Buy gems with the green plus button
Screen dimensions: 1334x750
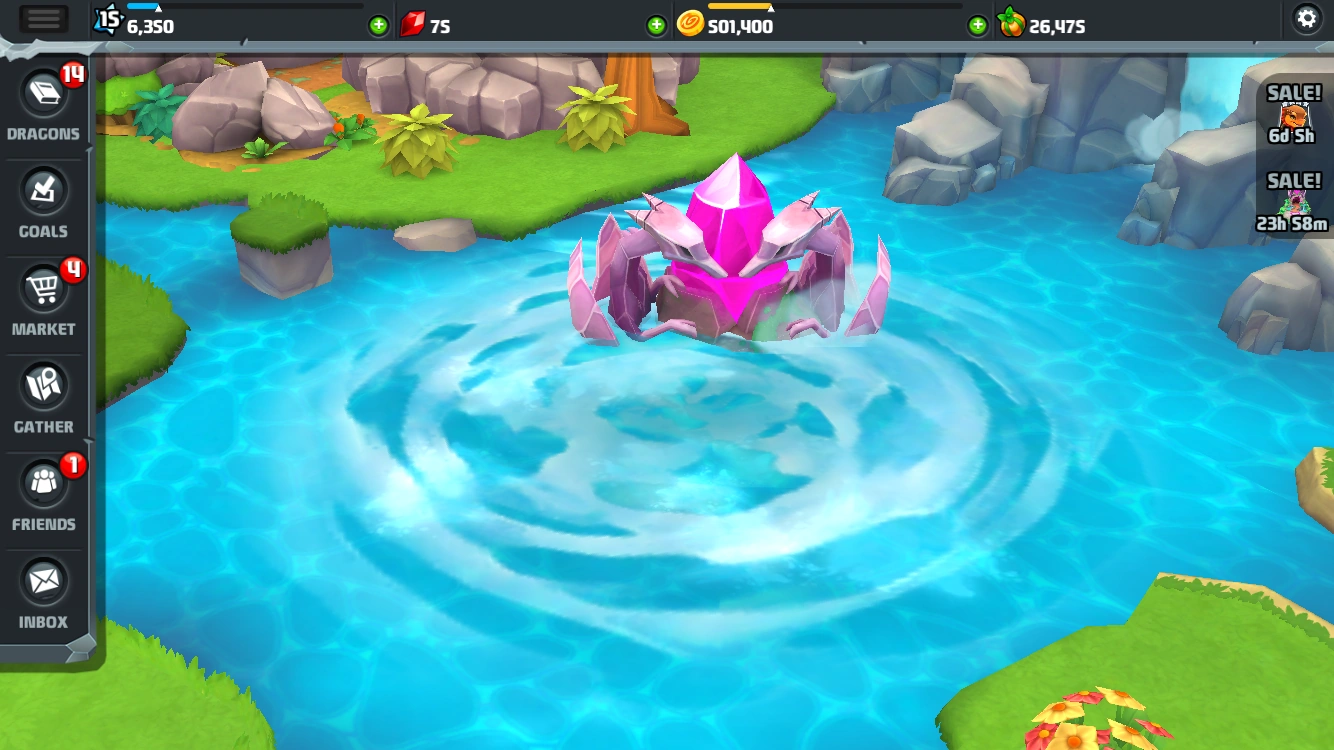(378, 25)
